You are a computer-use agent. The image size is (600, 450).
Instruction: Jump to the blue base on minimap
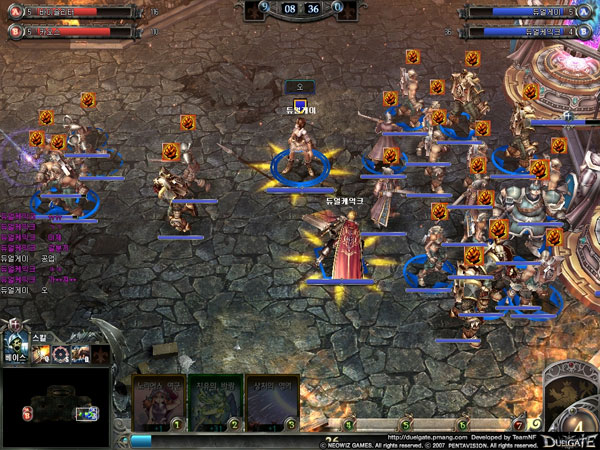(88, 413)
